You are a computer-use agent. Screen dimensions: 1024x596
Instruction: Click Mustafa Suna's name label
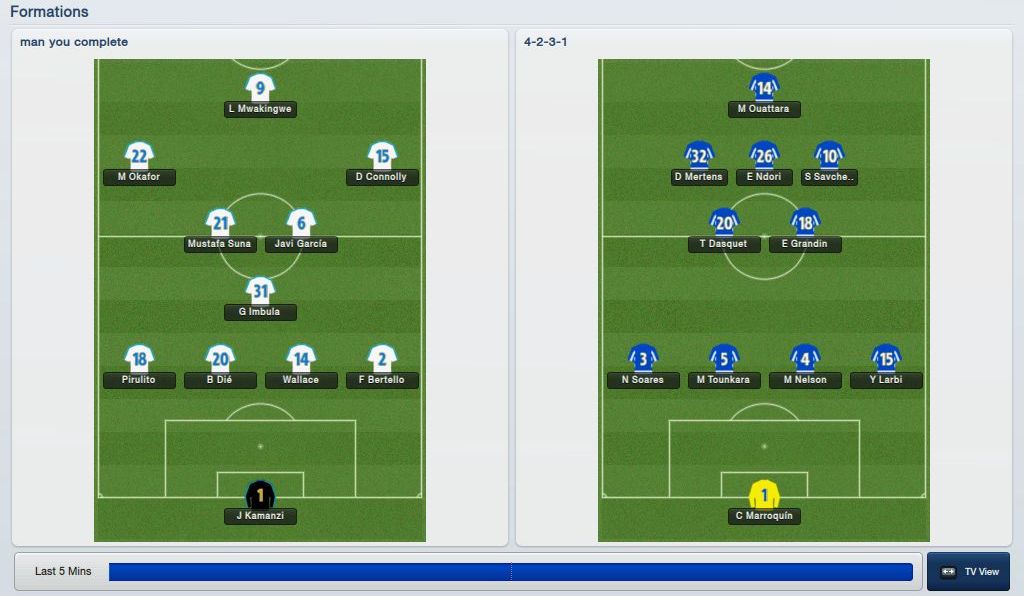click(x=220, y=244)
